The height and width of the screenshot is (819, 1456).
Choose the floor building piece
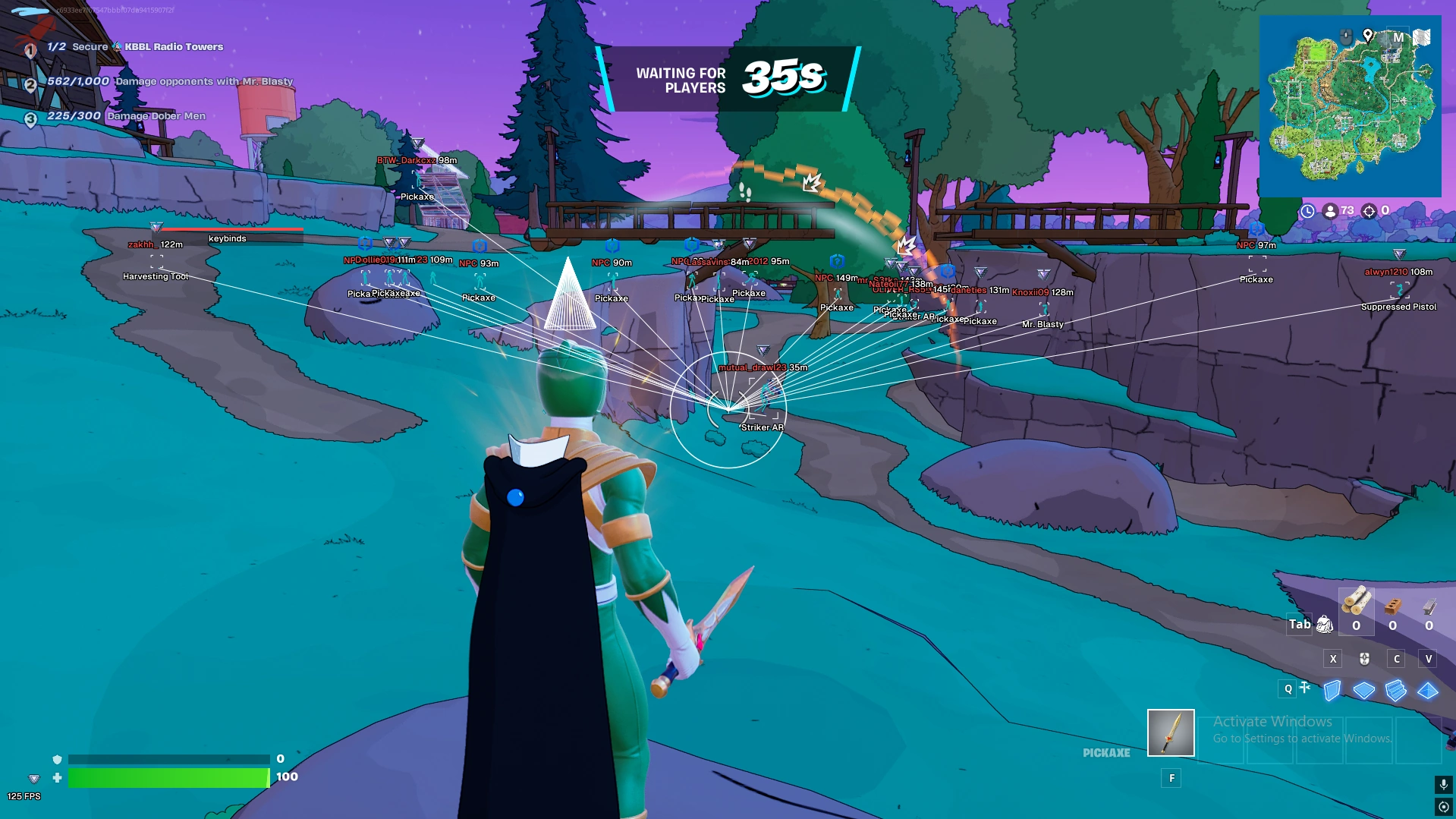click(x=1363, y=690)
